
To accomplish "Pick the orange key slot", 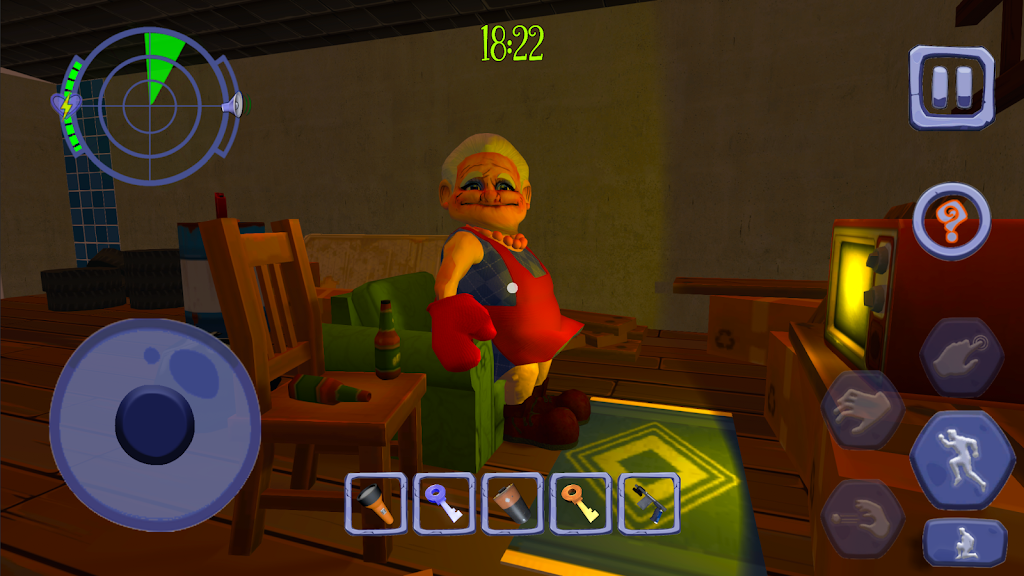I will [x=581, y=502].
